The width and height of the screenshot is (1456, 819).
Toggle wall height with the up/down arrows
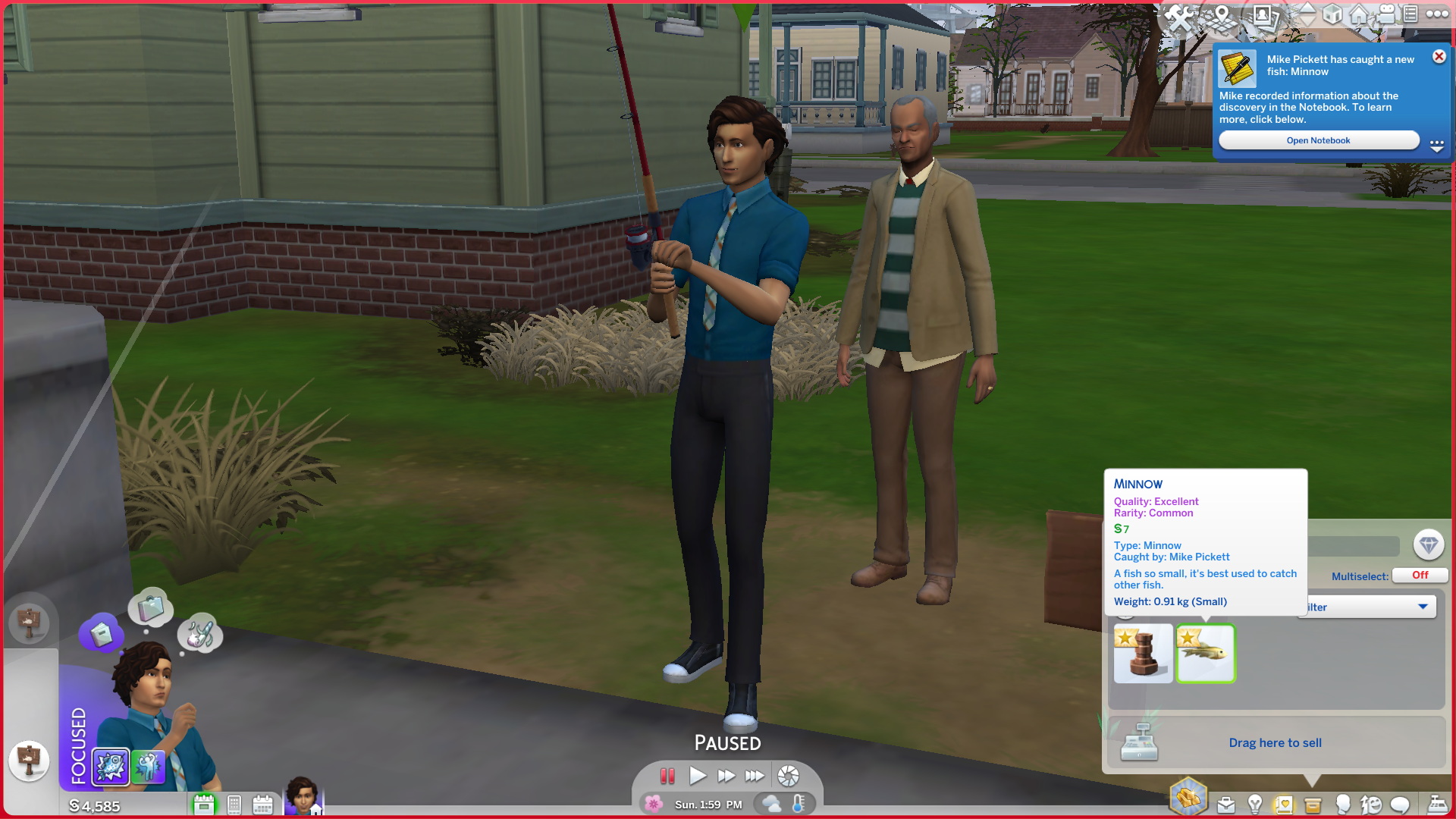tap(1307, 15)
